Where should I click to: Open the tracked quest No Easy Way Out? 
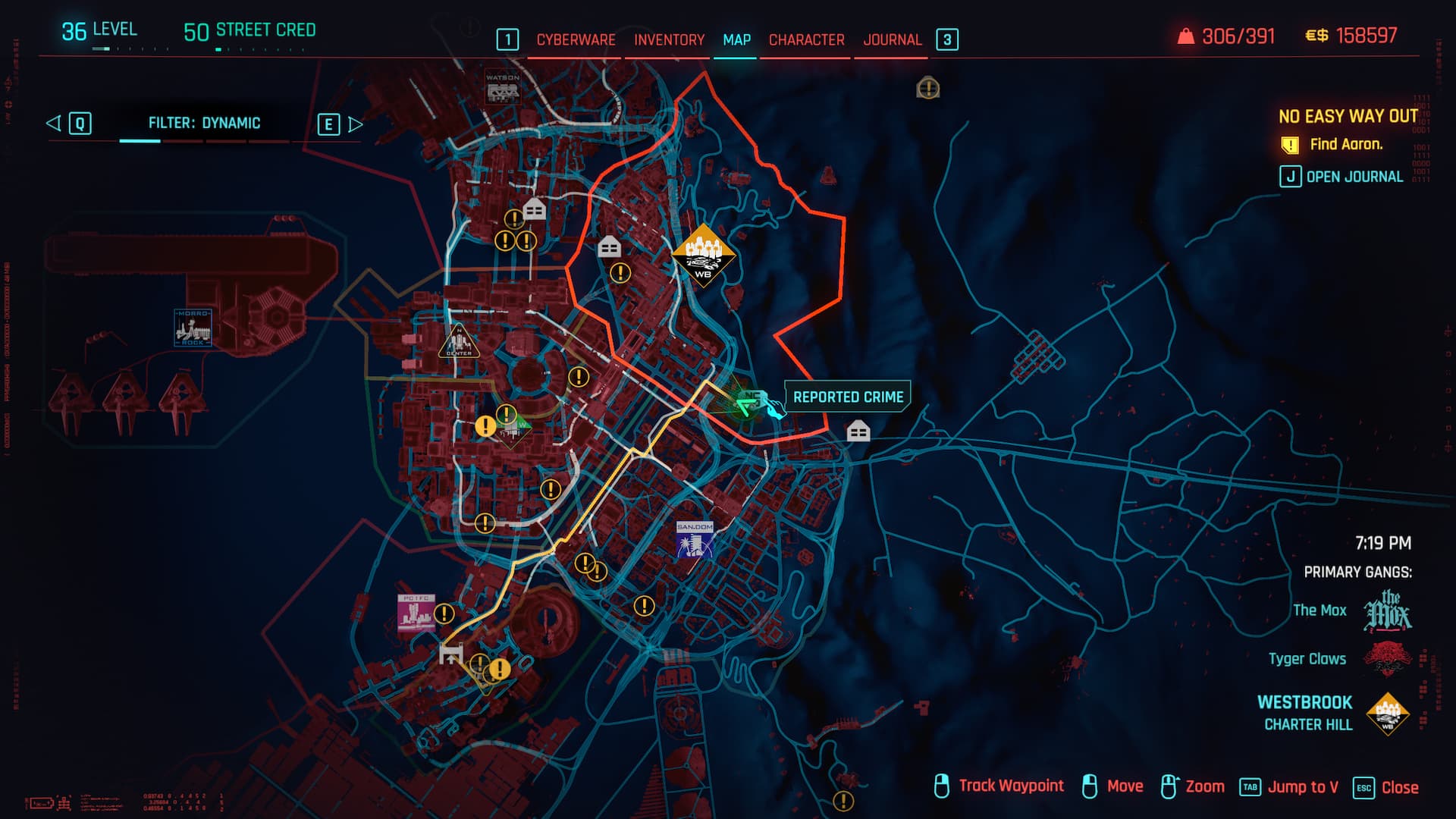pyautogui.click(x=1348, y=116)
